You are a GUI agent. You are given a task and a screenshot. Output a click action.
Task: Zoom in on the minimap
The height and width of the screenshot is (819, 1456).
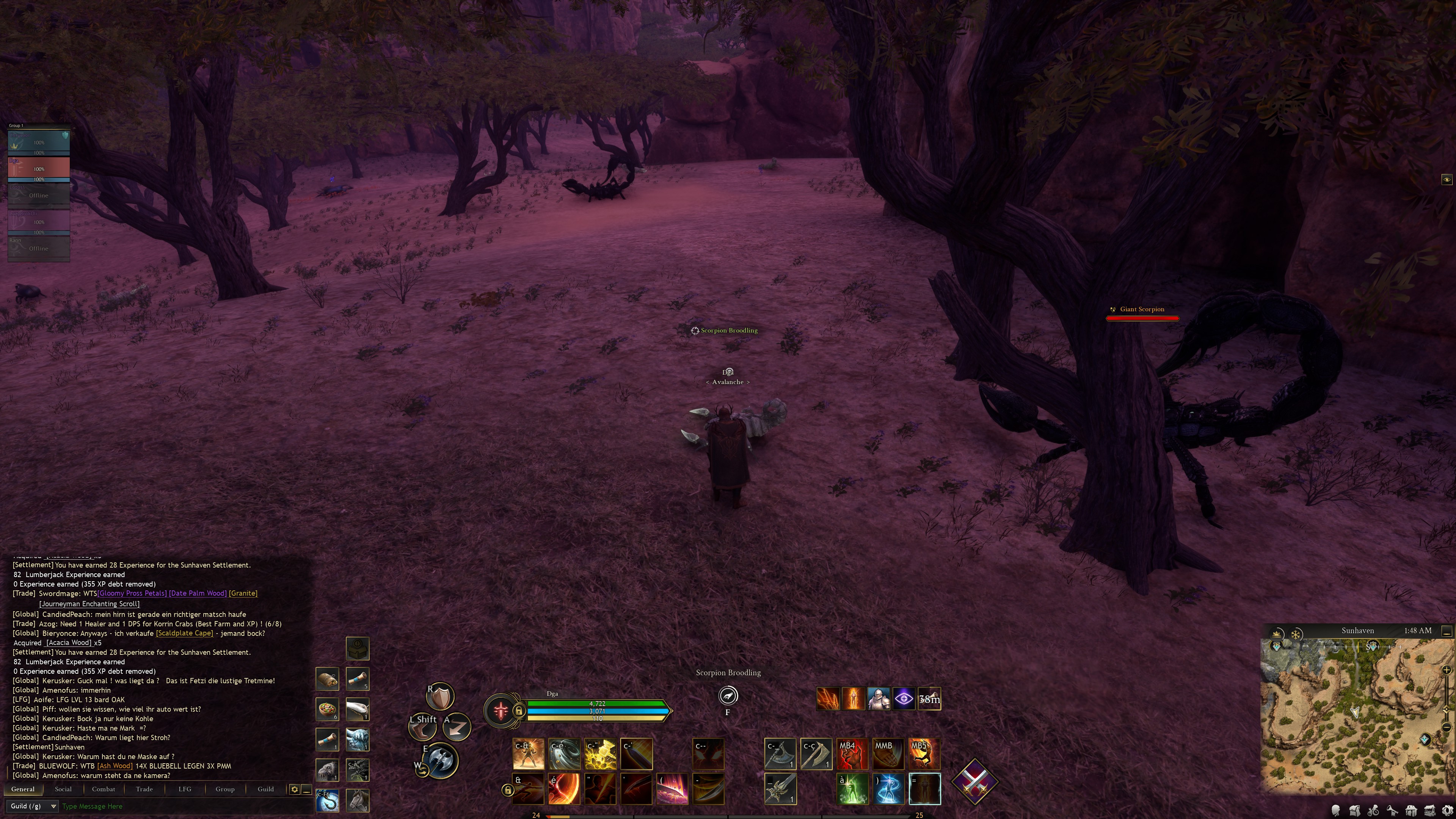click(1447, 670)
